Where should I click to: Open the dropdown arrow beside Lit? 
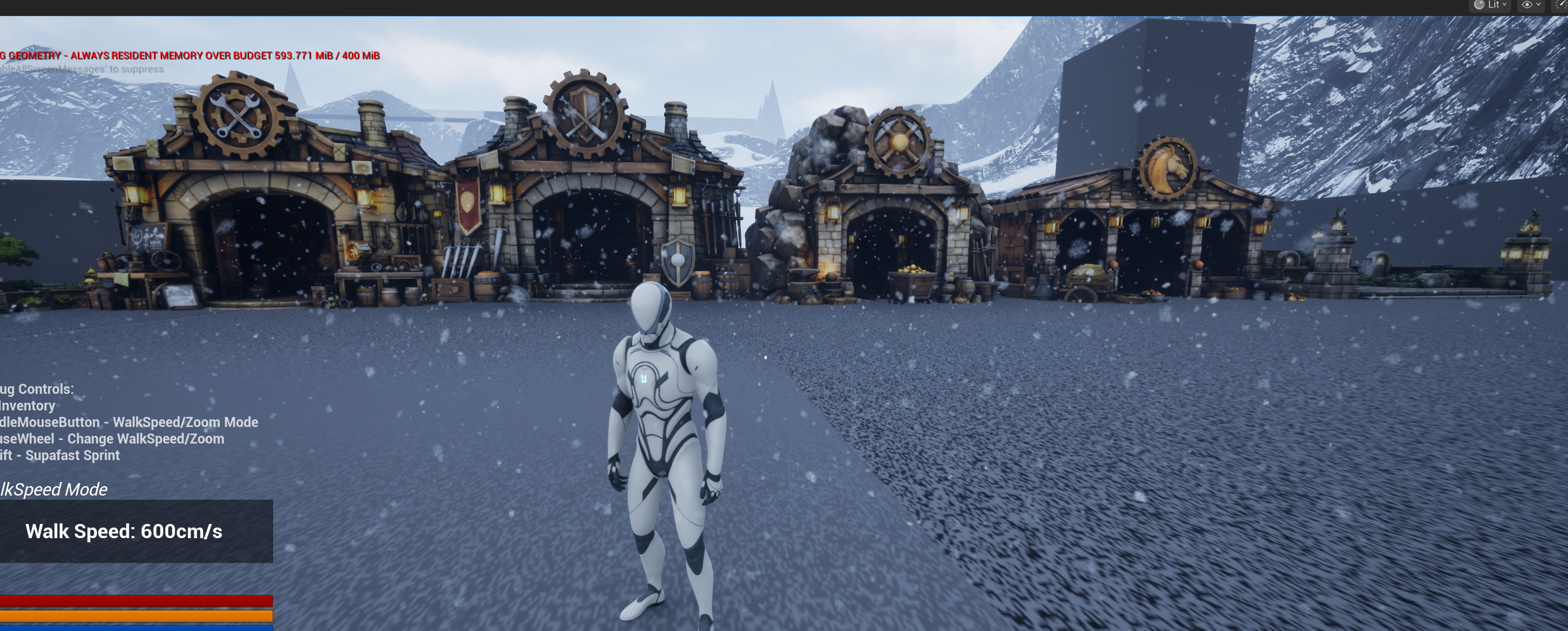click(x=1505, y=5)
